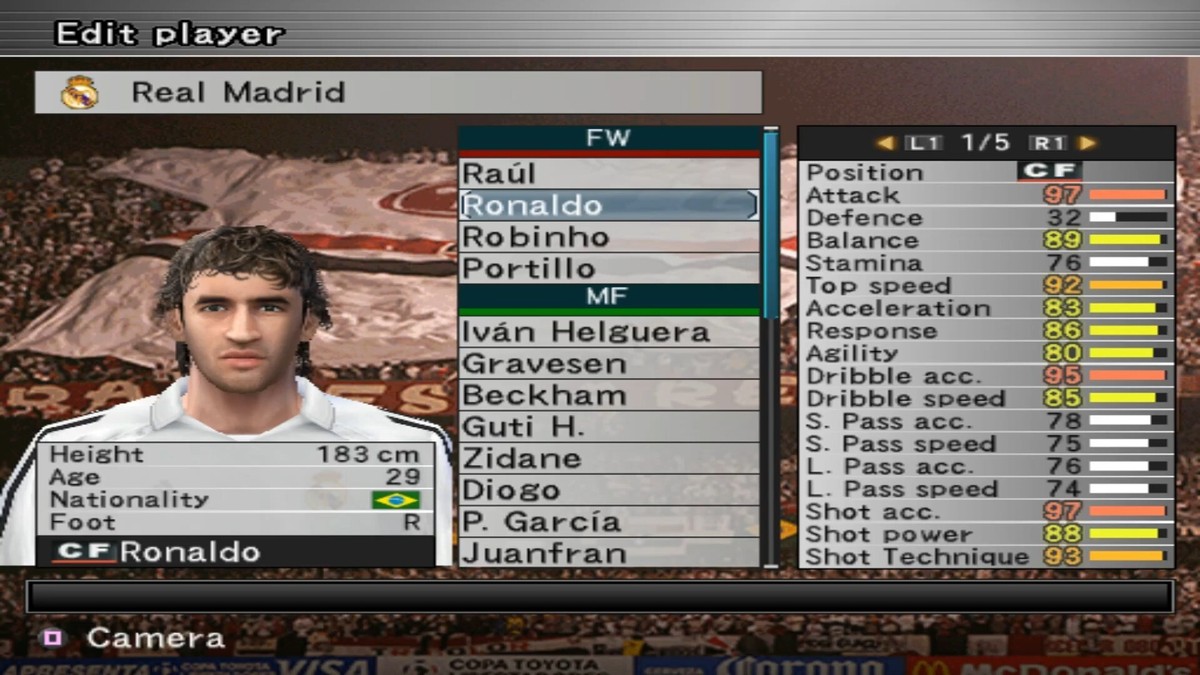
Task: Go to the previous stats page arrow
Action: (x=885, y=143)
